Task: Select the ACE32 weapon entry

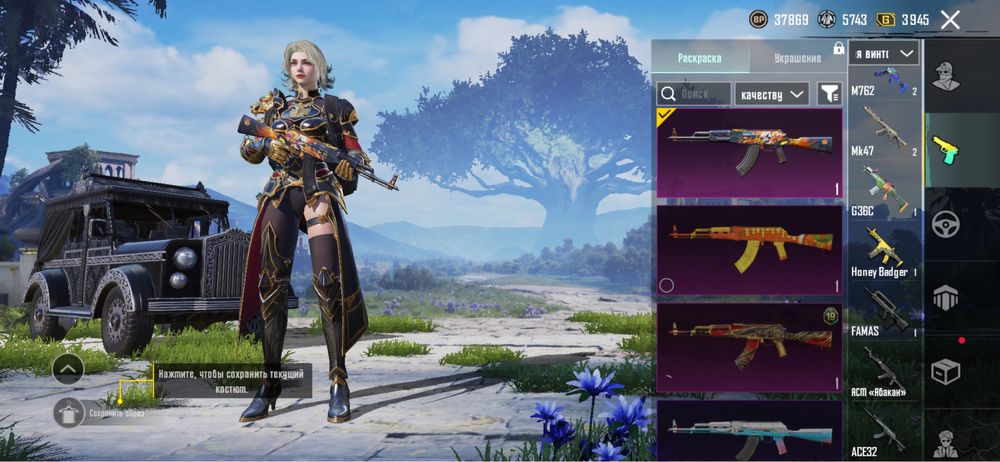Action: [884, 430]
